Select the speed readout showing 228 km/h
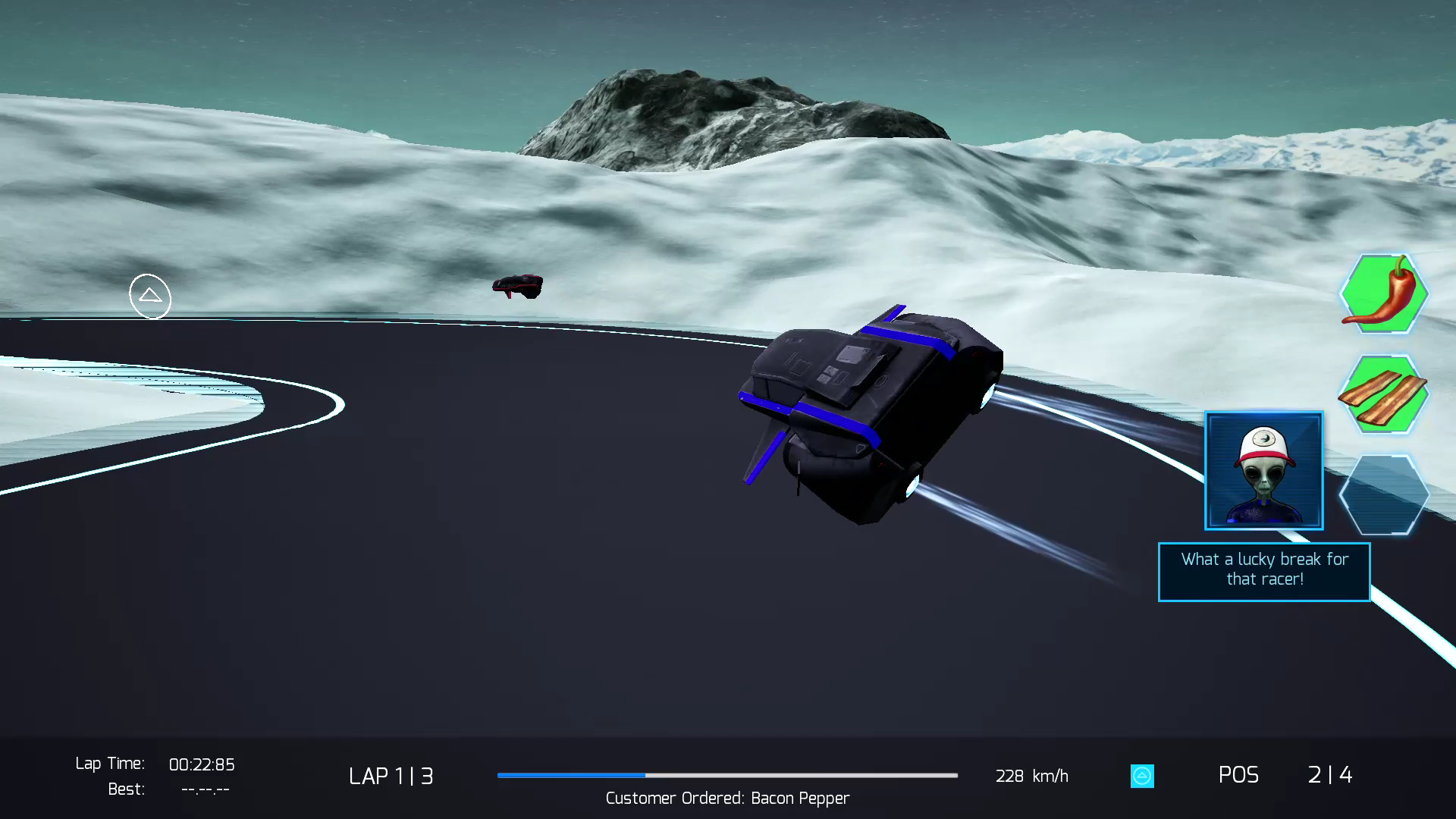1456x819 pixels. pyautogui.click(x=1031, y=776)
